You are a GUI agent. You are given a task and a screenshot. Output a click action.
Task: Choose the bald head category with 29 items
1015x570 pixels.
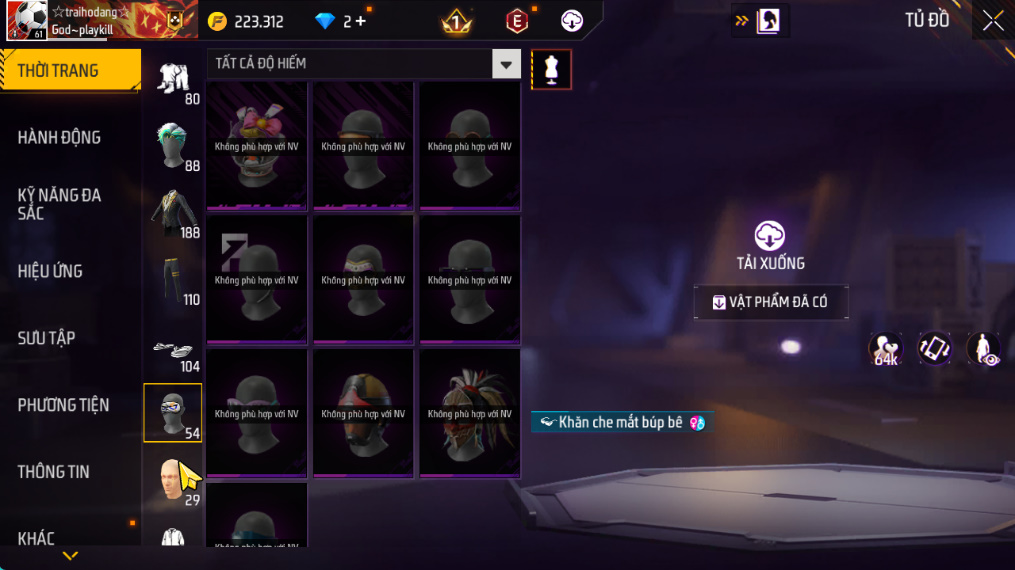click(174, 480)
